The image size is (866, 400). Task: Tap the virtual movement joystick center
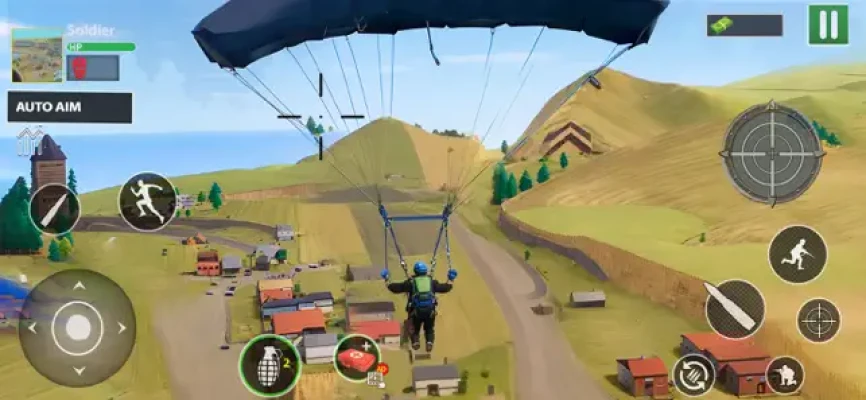point(77,327)
